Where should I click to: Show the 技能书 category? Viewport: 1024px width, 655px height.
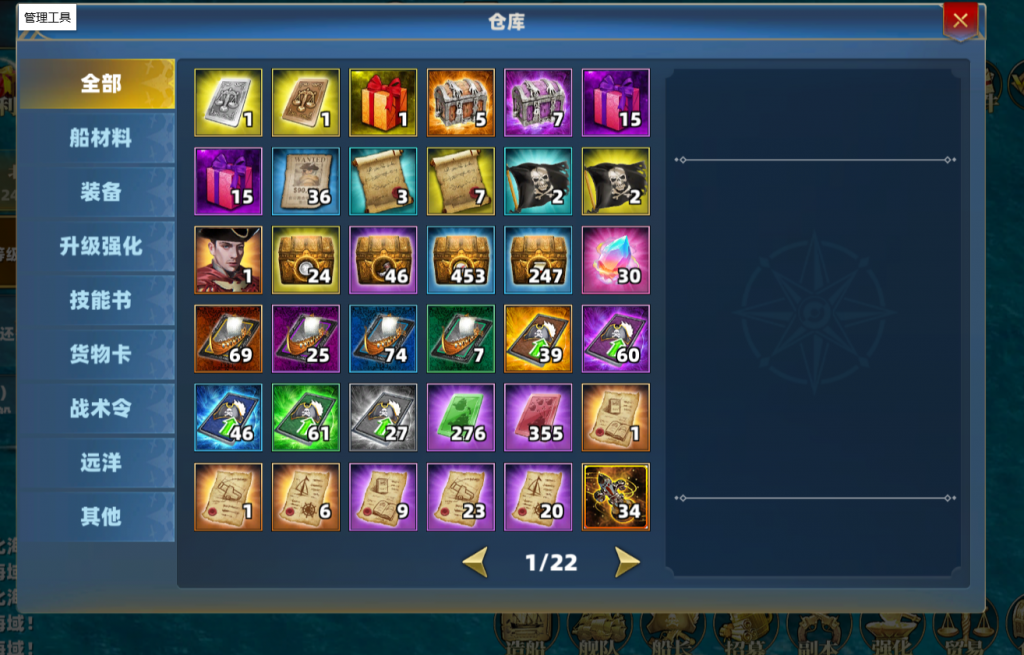[99, 300]
